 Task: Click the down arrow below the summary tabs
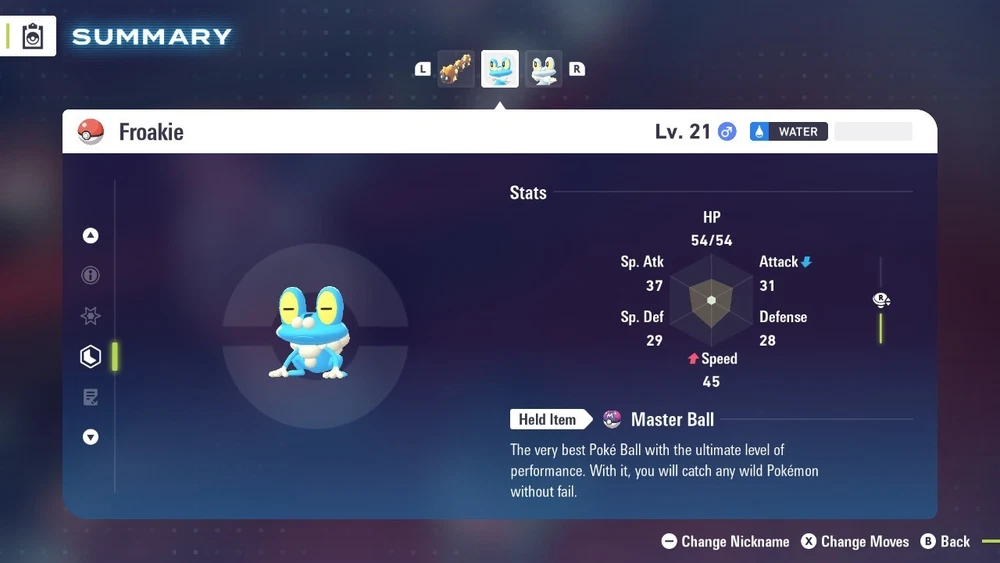click(x=91, y=437)
